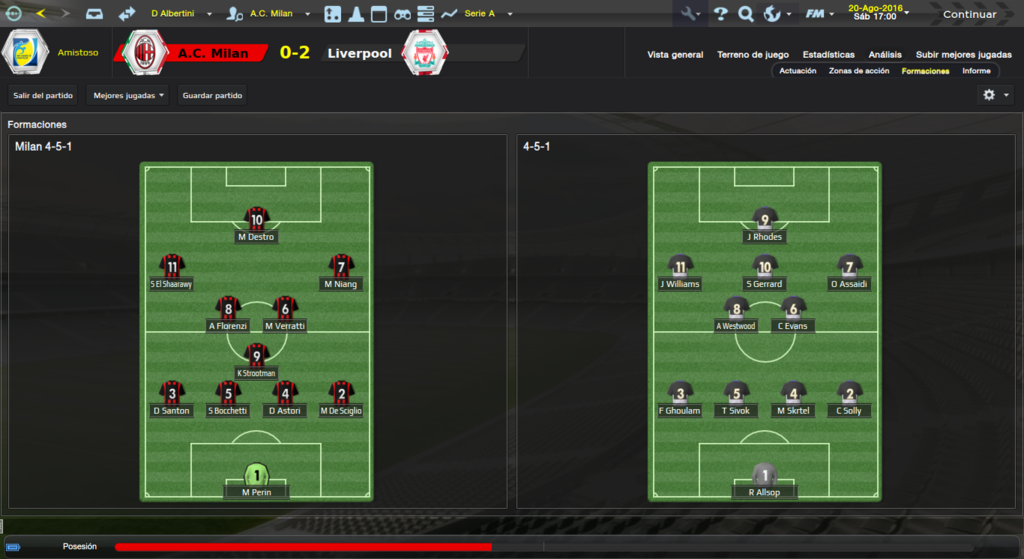The image size is (1024, 559).
Task: Open the gear settings dropdown
Action: click(x=996, y=95)
